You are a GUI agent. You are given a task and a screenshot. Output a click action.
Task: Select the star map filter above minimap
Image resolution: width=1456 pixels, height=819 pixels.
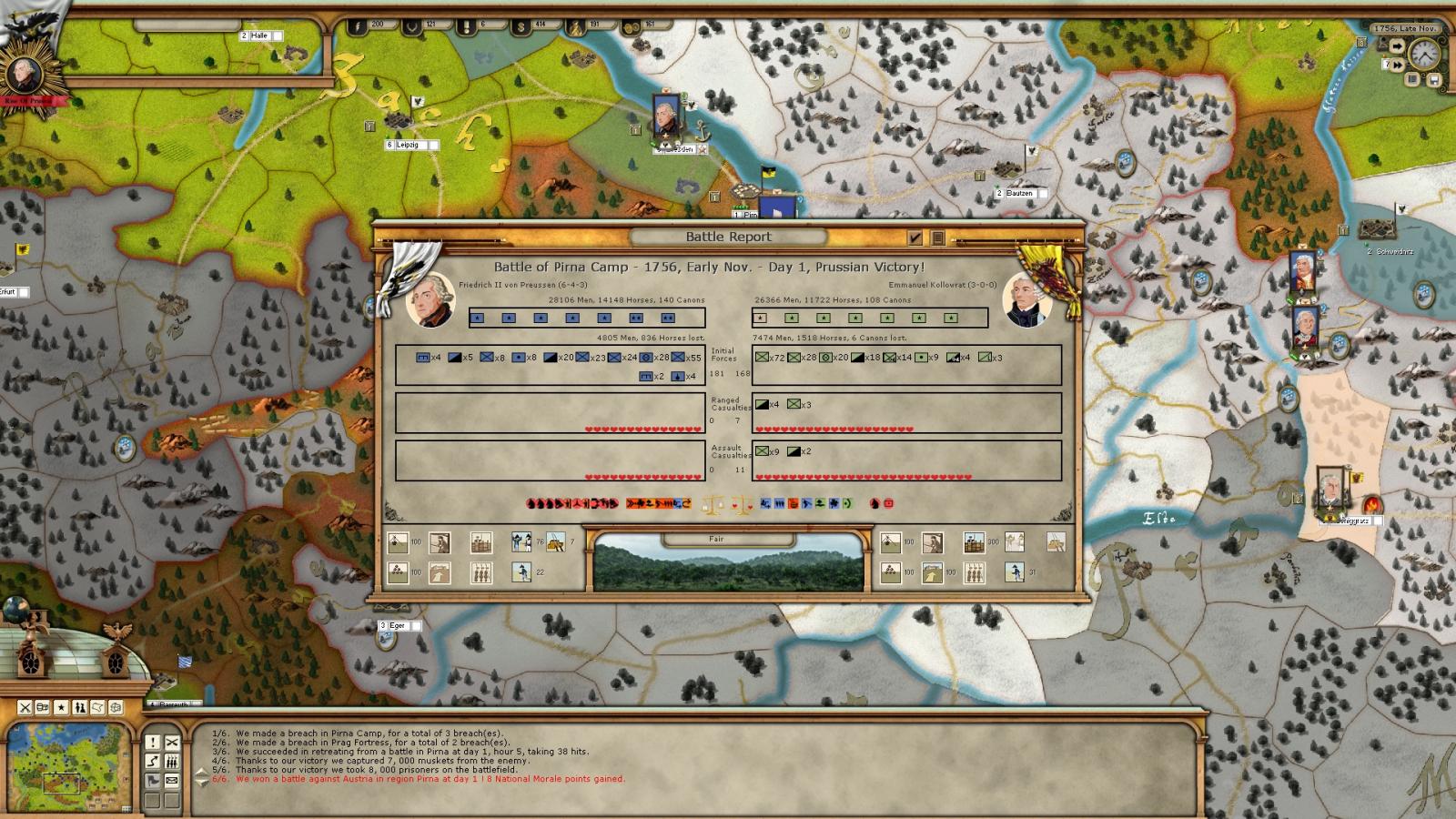pos(61,707)
